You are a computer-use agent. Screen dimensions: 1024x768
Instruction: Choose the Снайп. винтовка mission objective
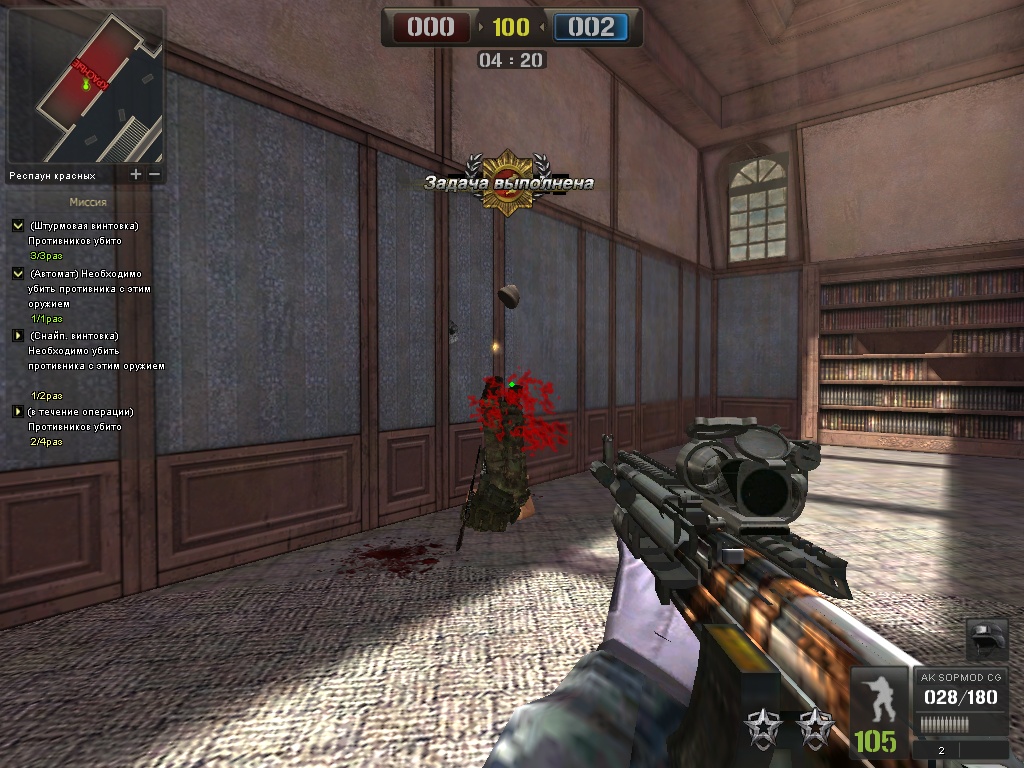tap(74, 336)
